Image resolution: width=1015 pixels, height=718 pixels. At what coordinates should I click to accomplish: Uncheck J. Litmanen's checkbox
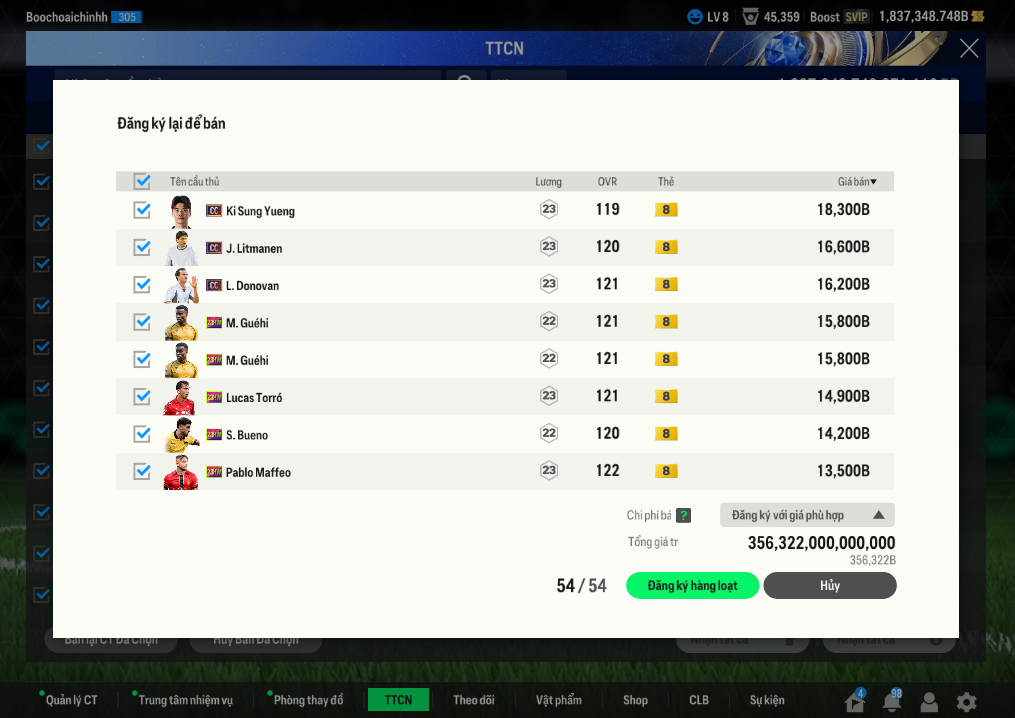142,247
